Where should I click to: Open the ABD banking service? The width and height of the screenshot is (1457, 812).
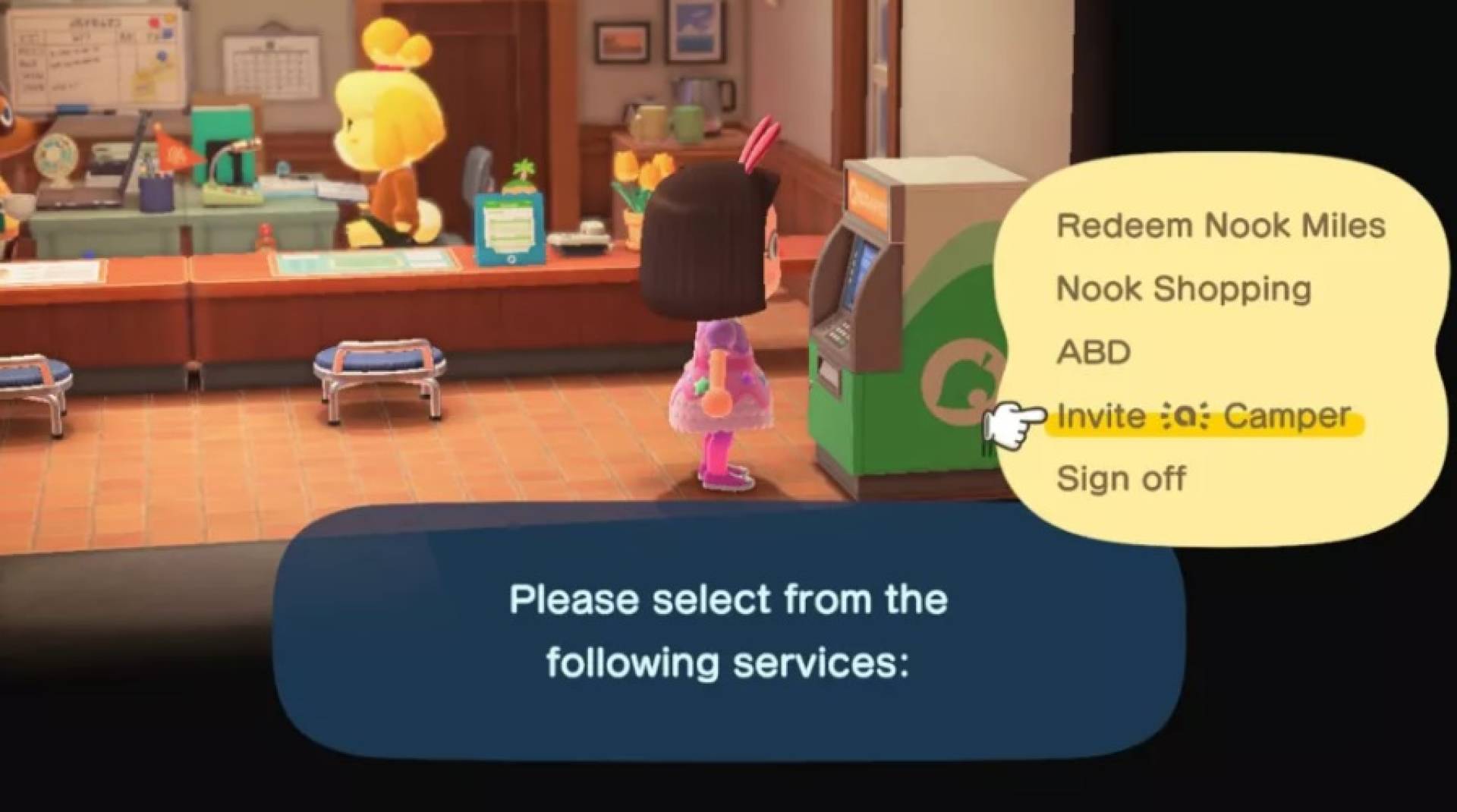[x=1094, y=351]
